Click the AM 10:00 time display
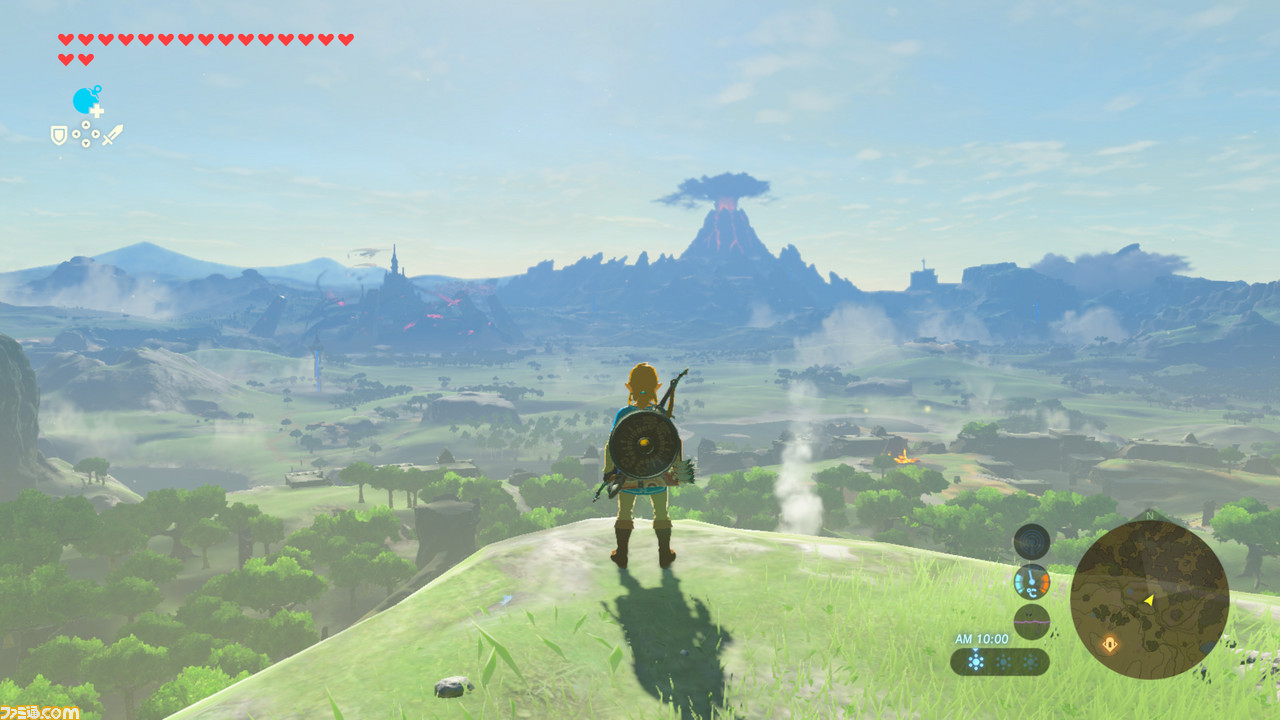1280x720 pixels. [983, 638]
